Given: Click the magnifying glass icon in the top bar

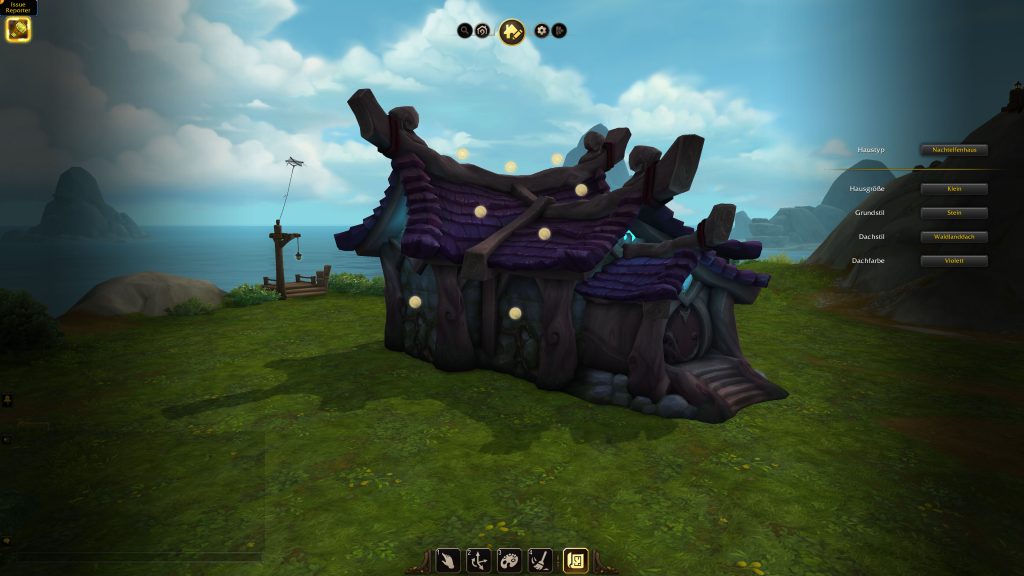Looking at the screenshot, I should 465,31.
